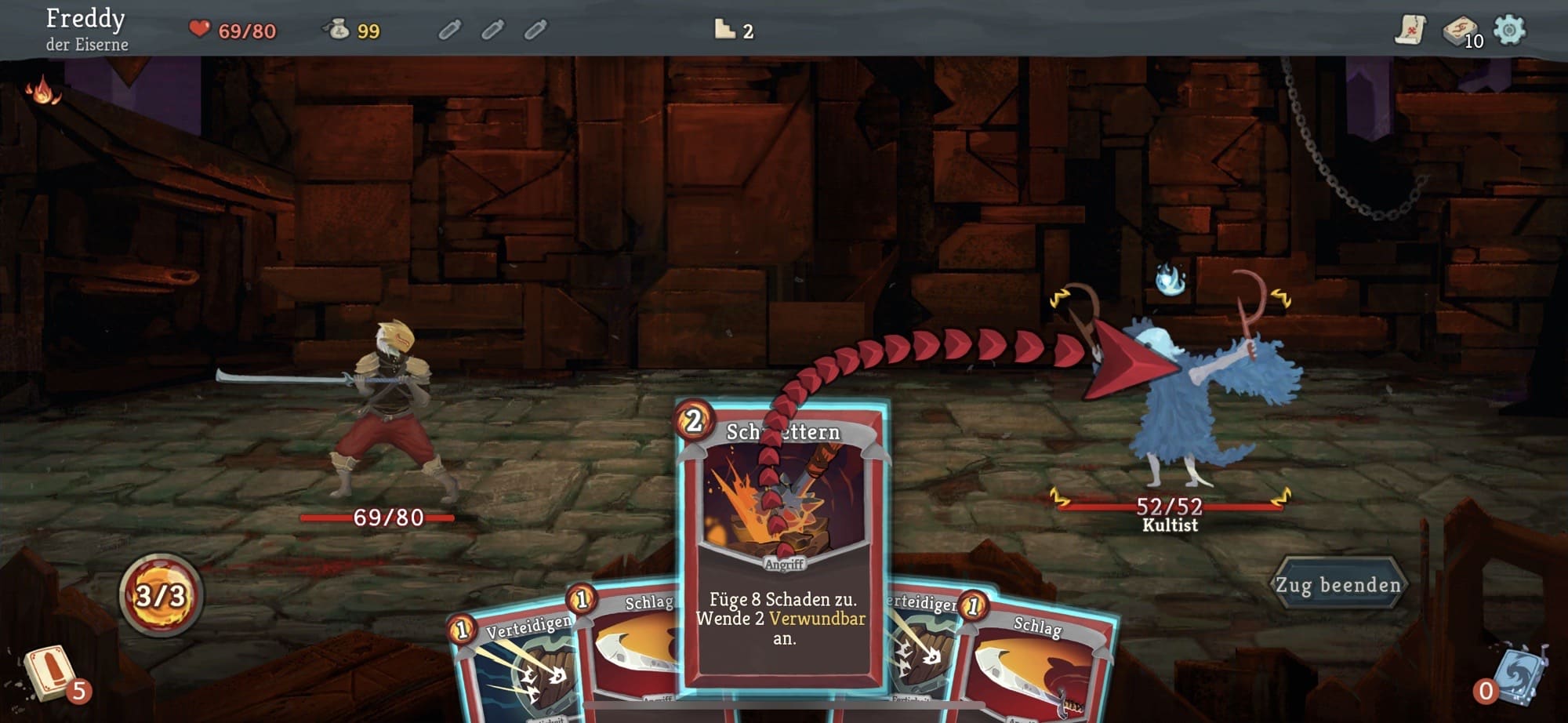End the turn with Zug beenden
1568x723 pixels.
1338,584
